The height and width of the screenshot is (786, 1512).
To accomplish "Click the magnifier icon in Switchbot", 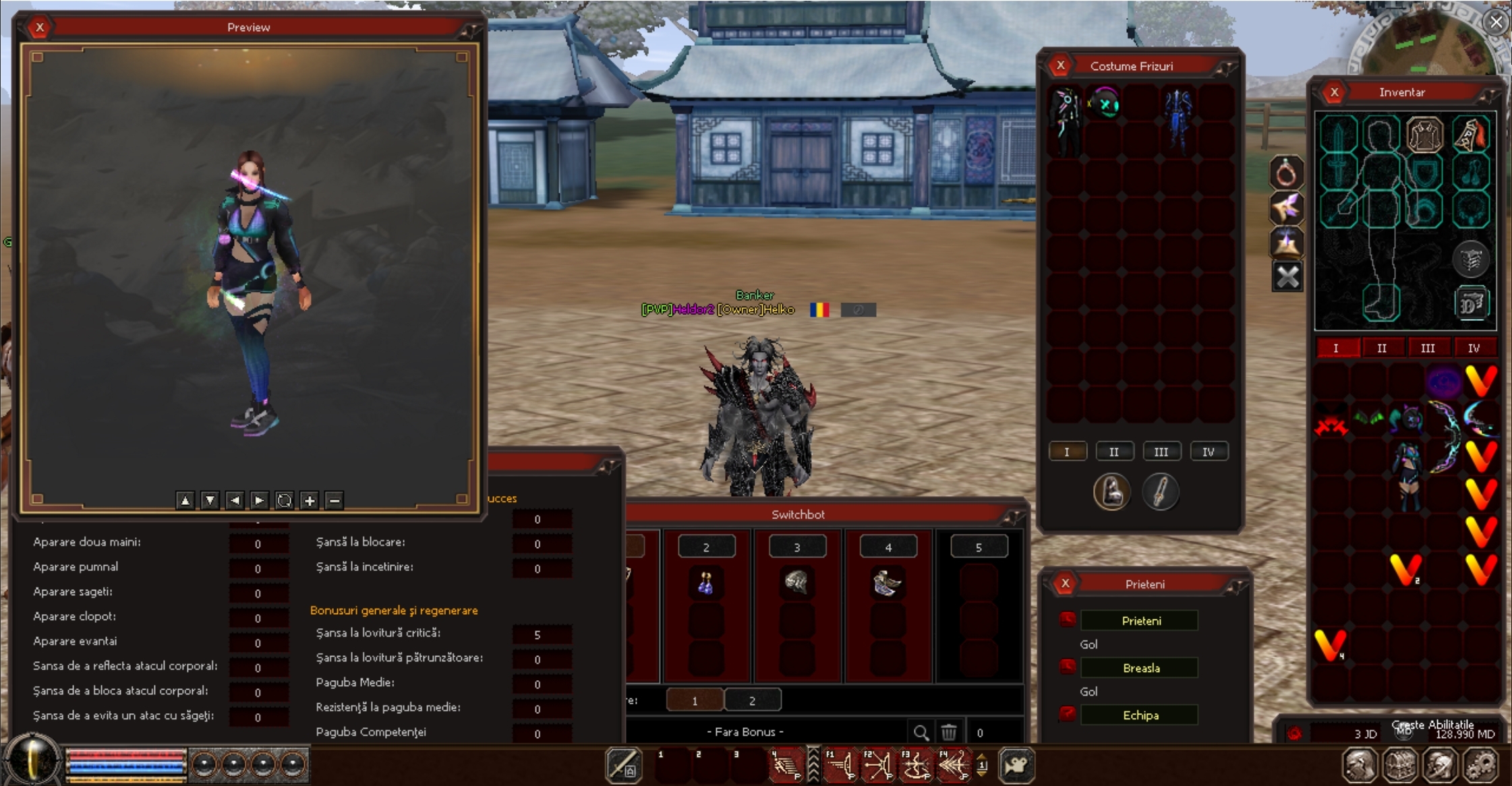I will pyautogui.click(x=923, y=733).
